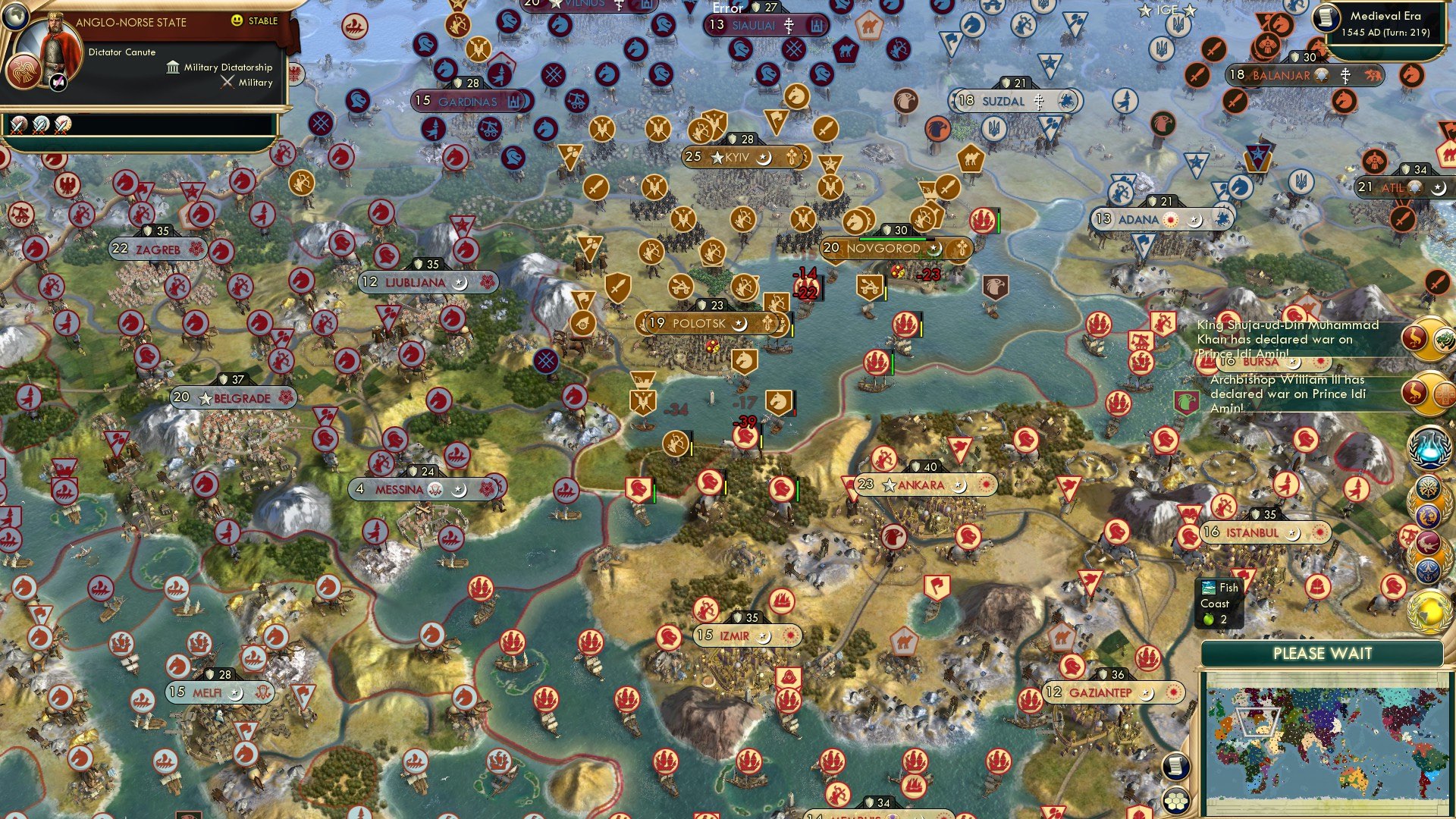
Task: Click the crane bird notification icon
Action: pyautogui.click(x=1414, y=338)
